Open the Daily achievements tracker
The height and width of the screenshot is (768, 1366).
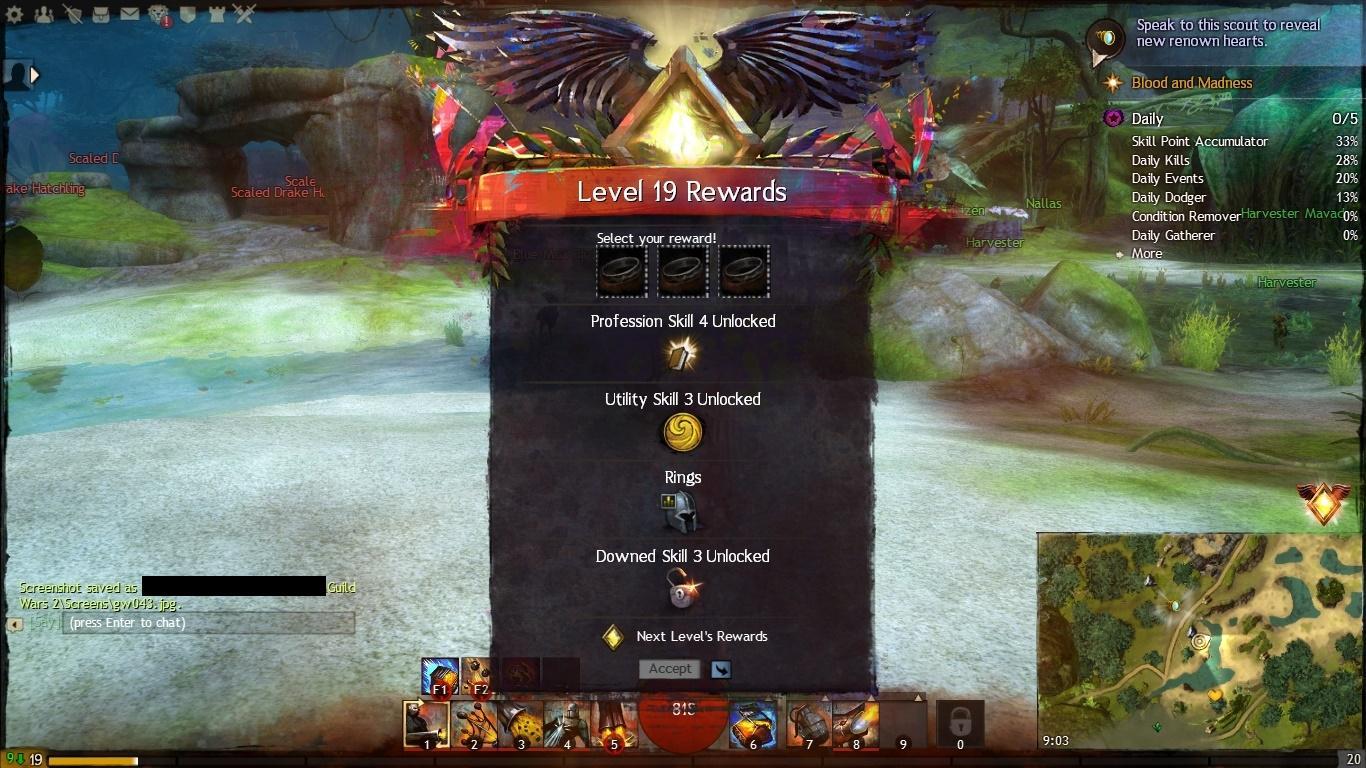tap(1147, 119)
